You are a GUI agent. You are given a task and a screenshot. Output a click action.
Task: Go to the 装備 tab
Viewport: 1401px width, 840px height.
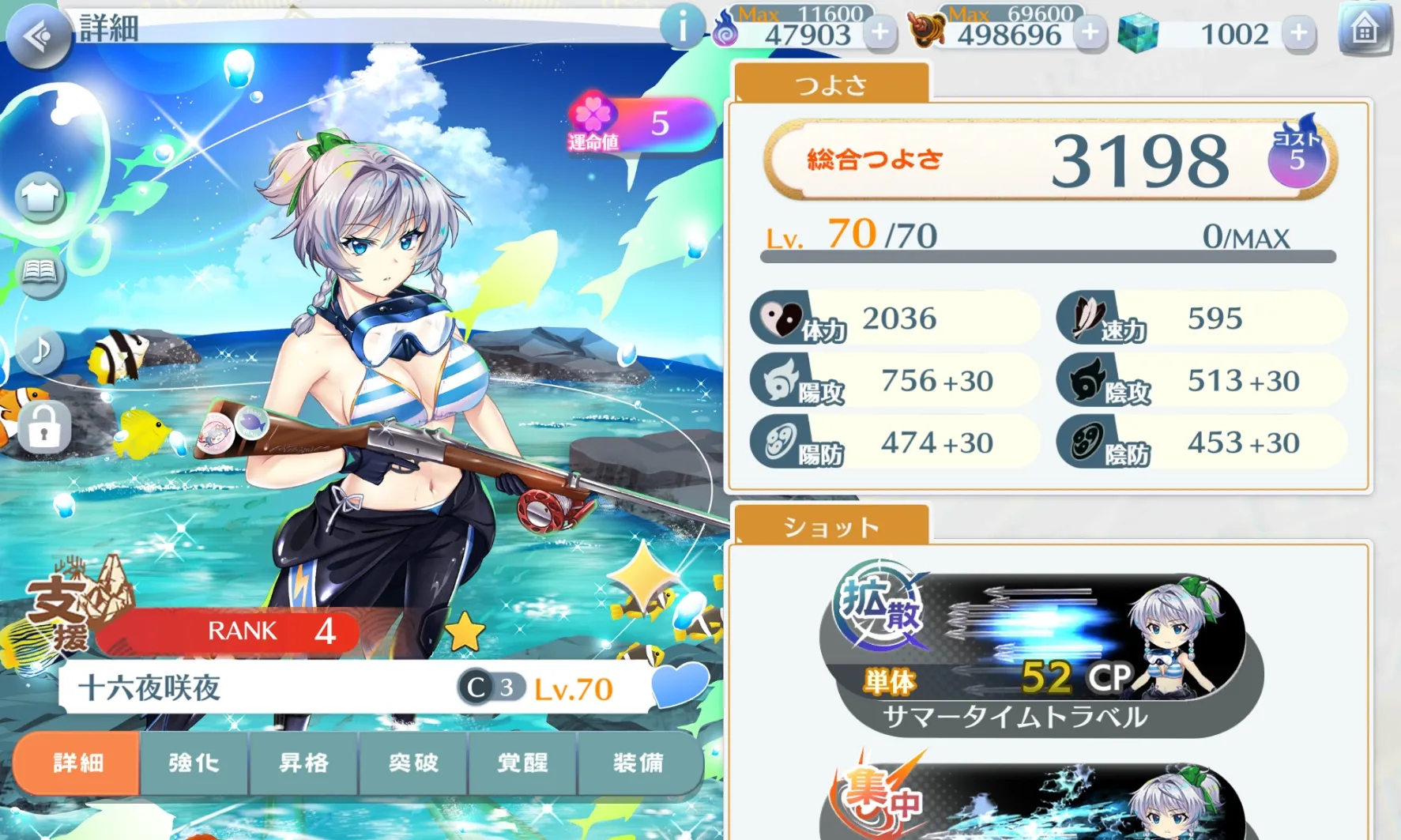point(638,763)
